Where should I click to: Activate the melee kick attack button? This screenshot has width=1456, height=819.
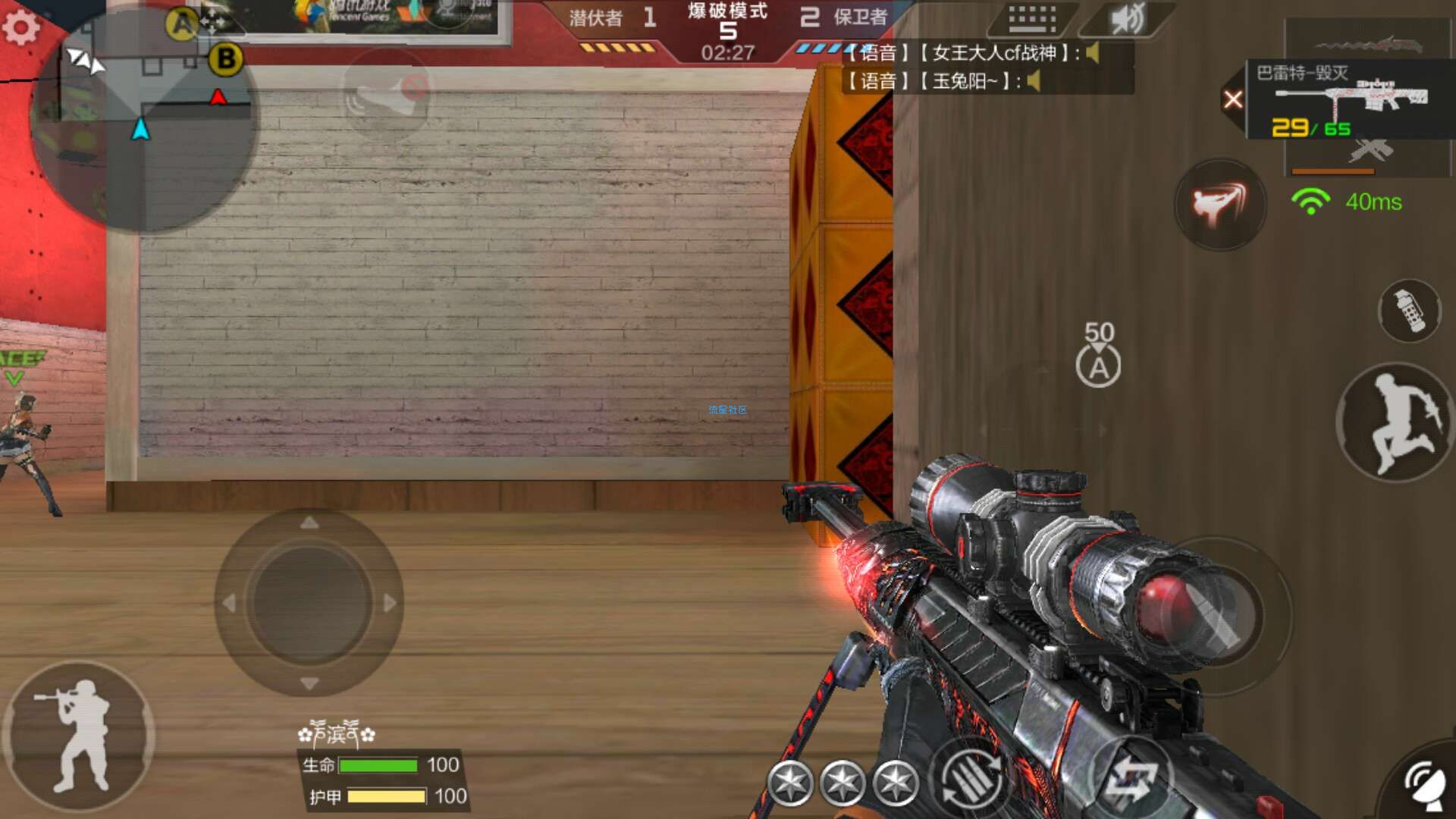pyautogui.click(x=1219, y=204)
